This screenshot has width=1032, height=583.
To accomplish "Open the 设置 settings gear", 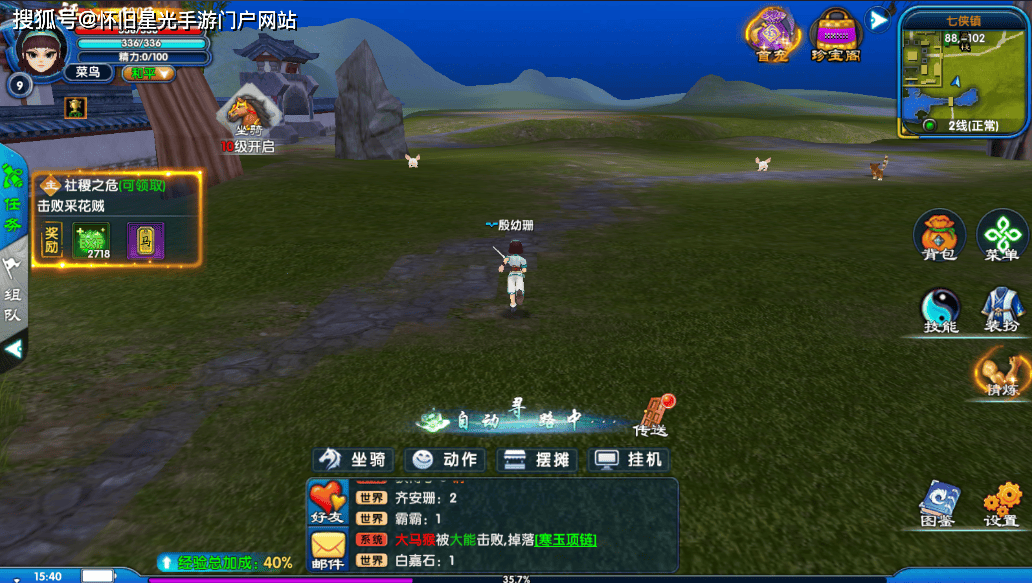I will tap(1001, 503).
